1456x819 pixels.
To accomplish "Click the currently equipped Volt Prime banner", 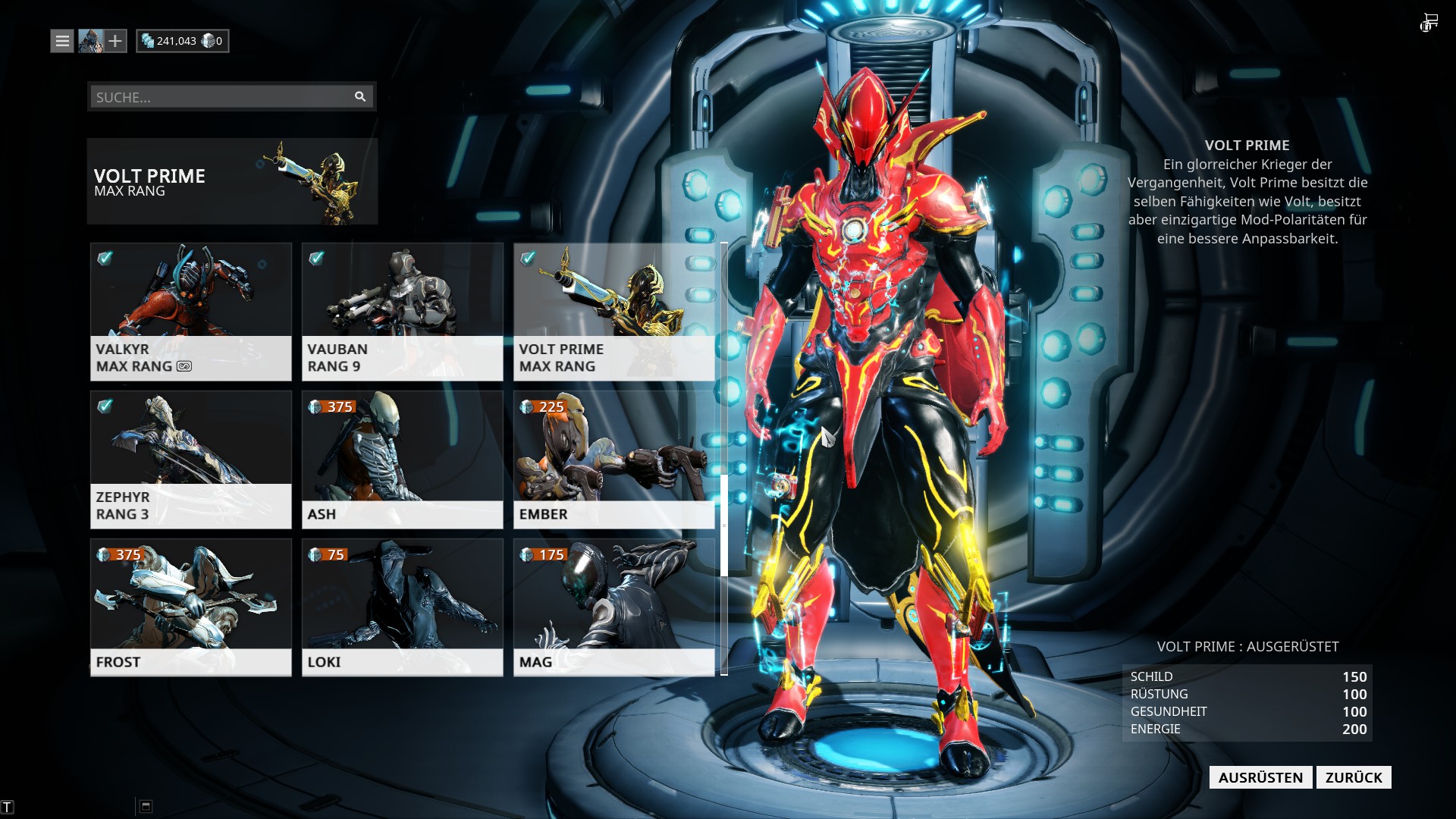I will click(x=232, y=181).
